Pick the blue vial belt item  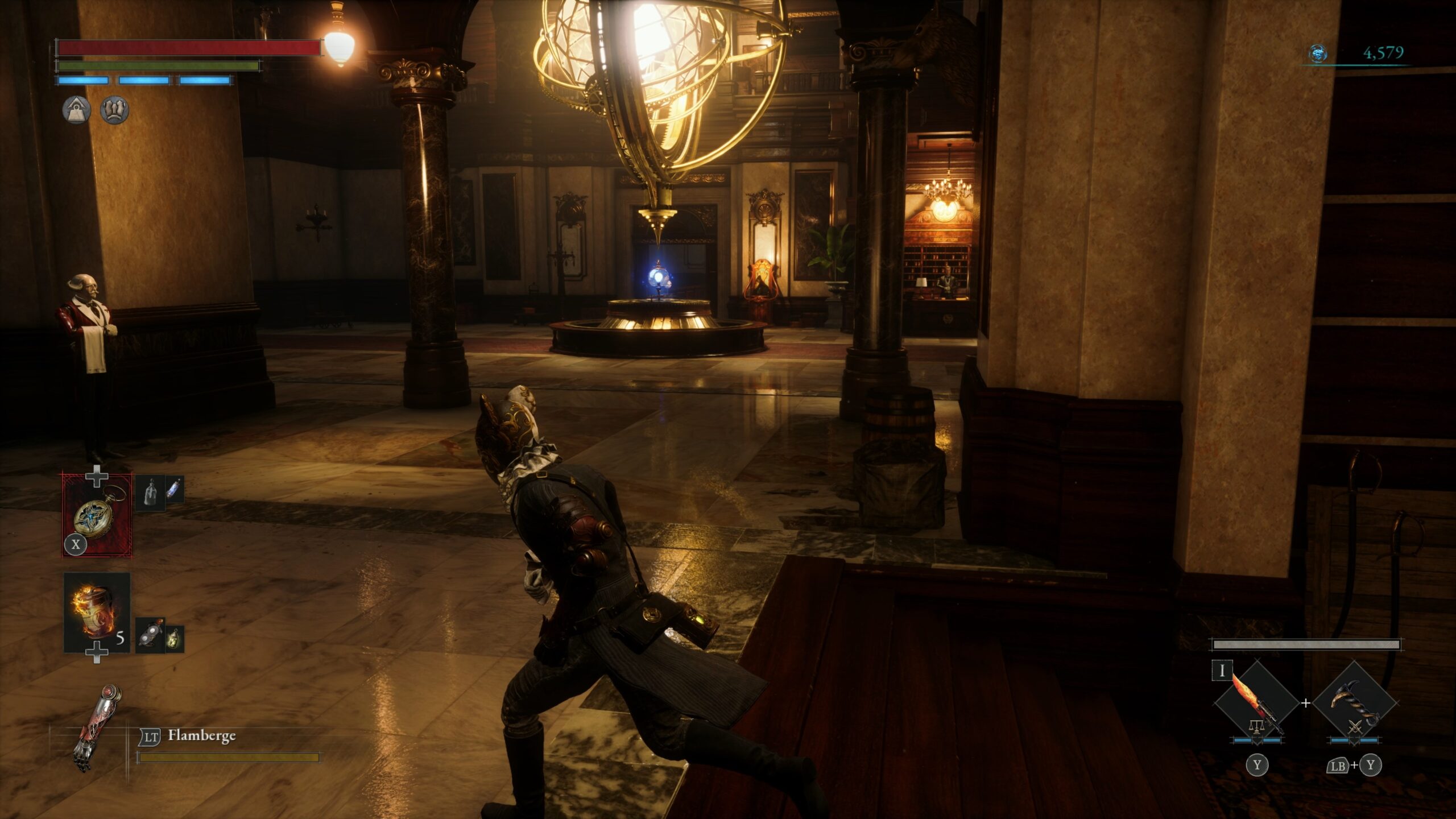tap(174, 489)
